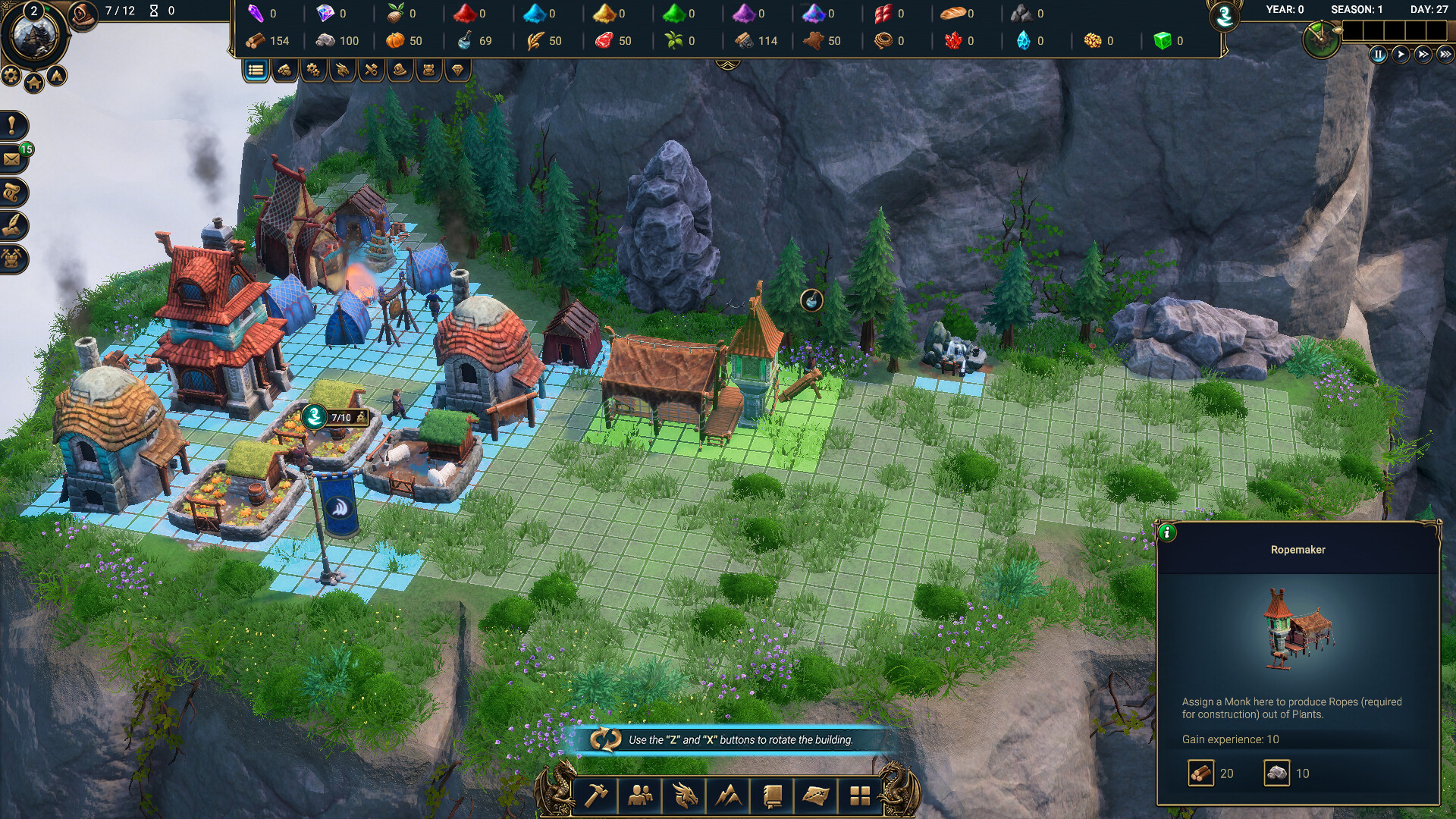The height and width of the screenshot is (819, 1456).
Task: Set the game to normal play speed
Action: (x=1400, y=55)
